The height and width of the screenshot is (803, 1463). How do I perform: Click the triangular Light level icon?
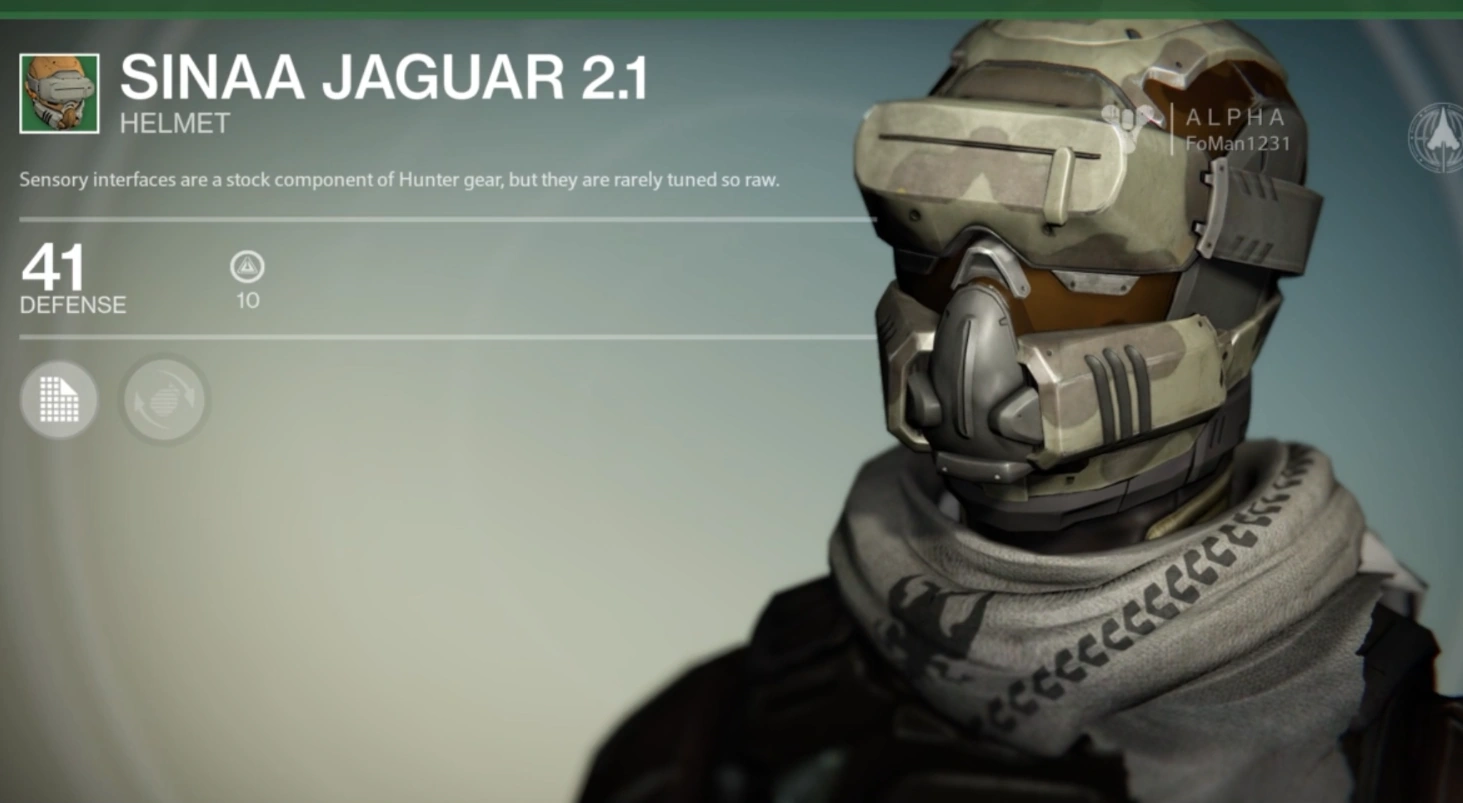click(x=246, y=268)
